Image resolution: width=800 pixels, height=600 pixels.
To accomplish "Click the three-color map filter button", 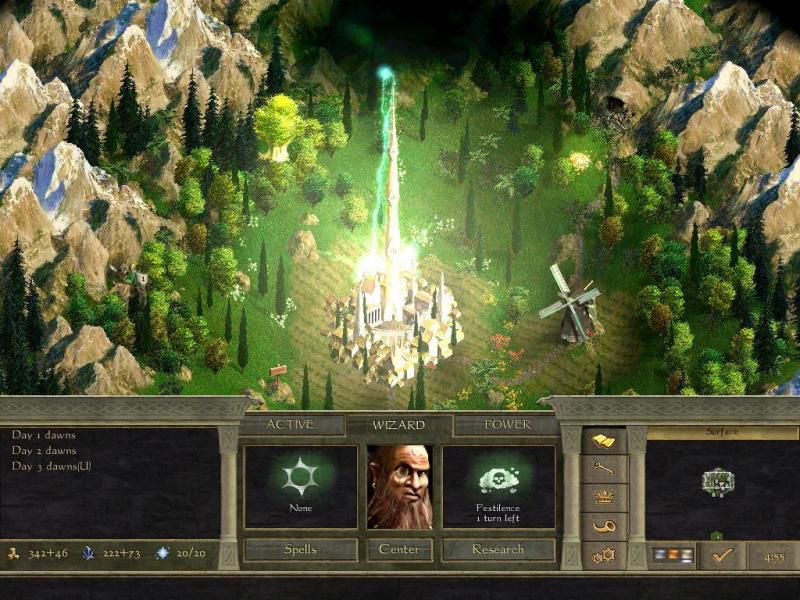I will click(671, 554).
